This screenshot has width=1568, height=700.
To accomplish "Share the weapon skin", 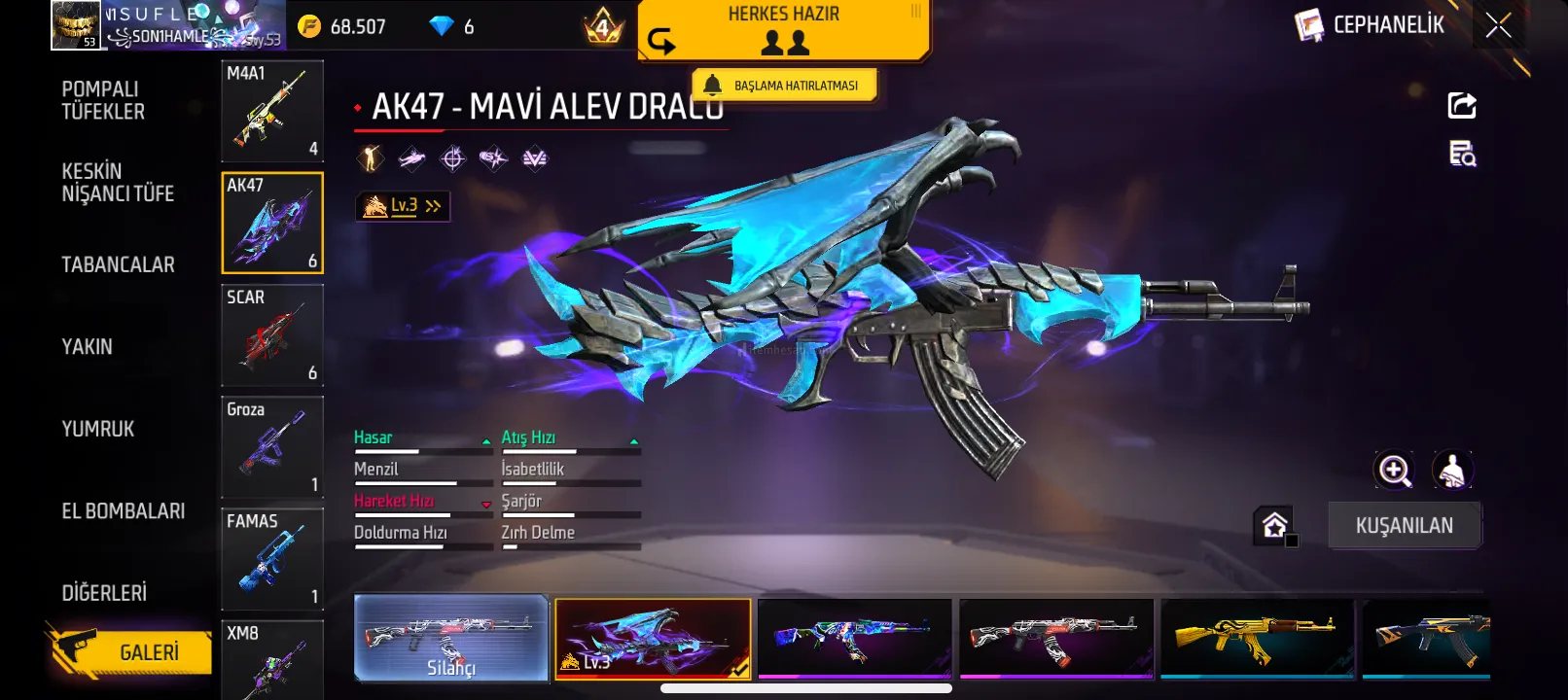I will pos(1461,105).
